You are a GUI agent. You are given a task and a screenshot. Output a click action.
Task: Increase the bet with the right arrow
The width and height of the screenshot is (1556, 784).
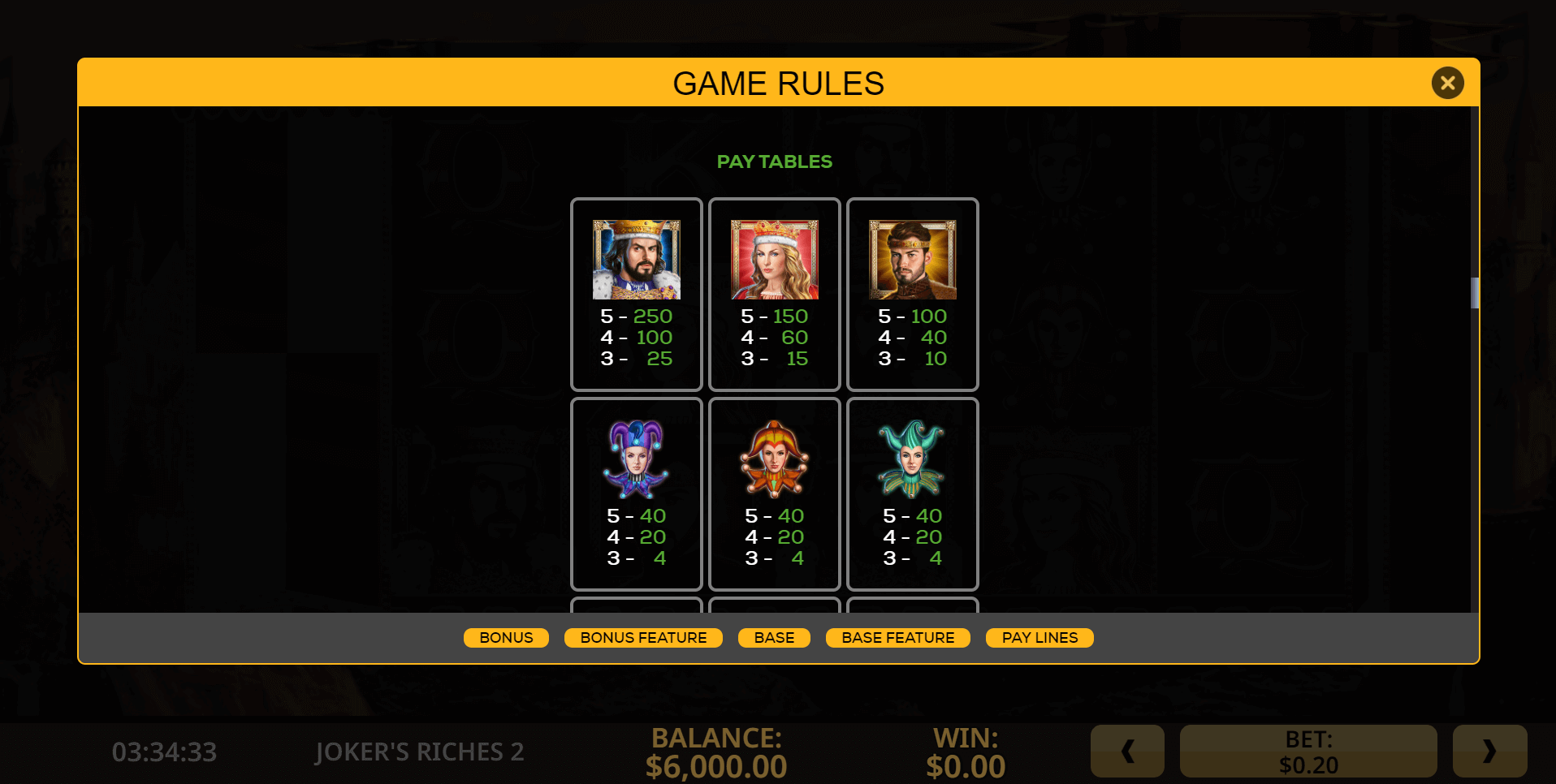pos(1489,752)
